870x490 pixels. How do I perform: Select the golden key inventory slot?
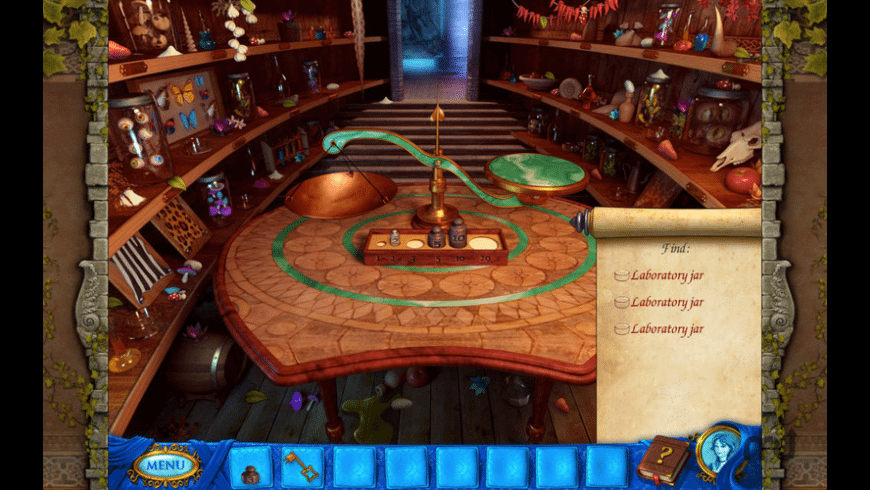pyautogui.click(x=301, y=466)
